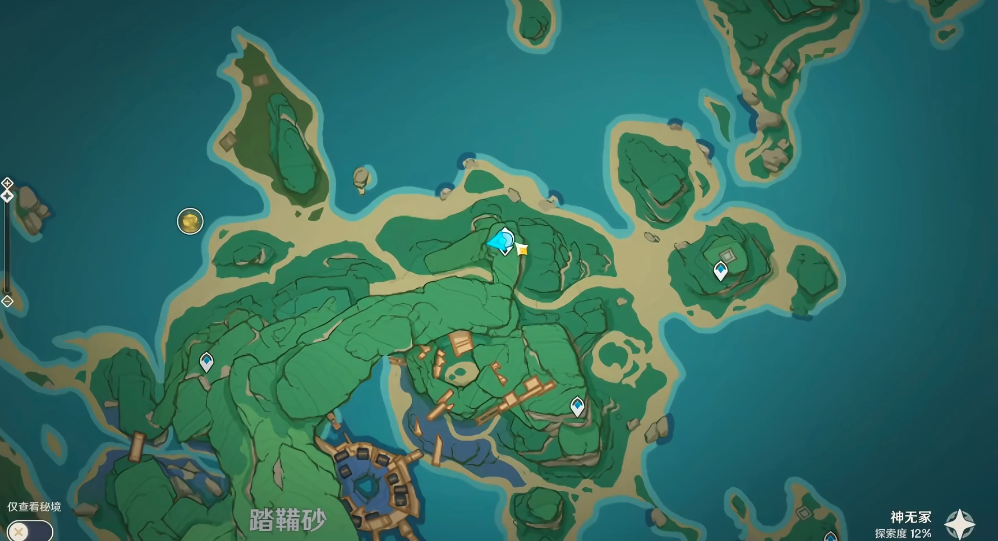The image size is (998, 541).
Task: Choose the teleport waypoint on the western cliffs
Action: pos(207,362)
